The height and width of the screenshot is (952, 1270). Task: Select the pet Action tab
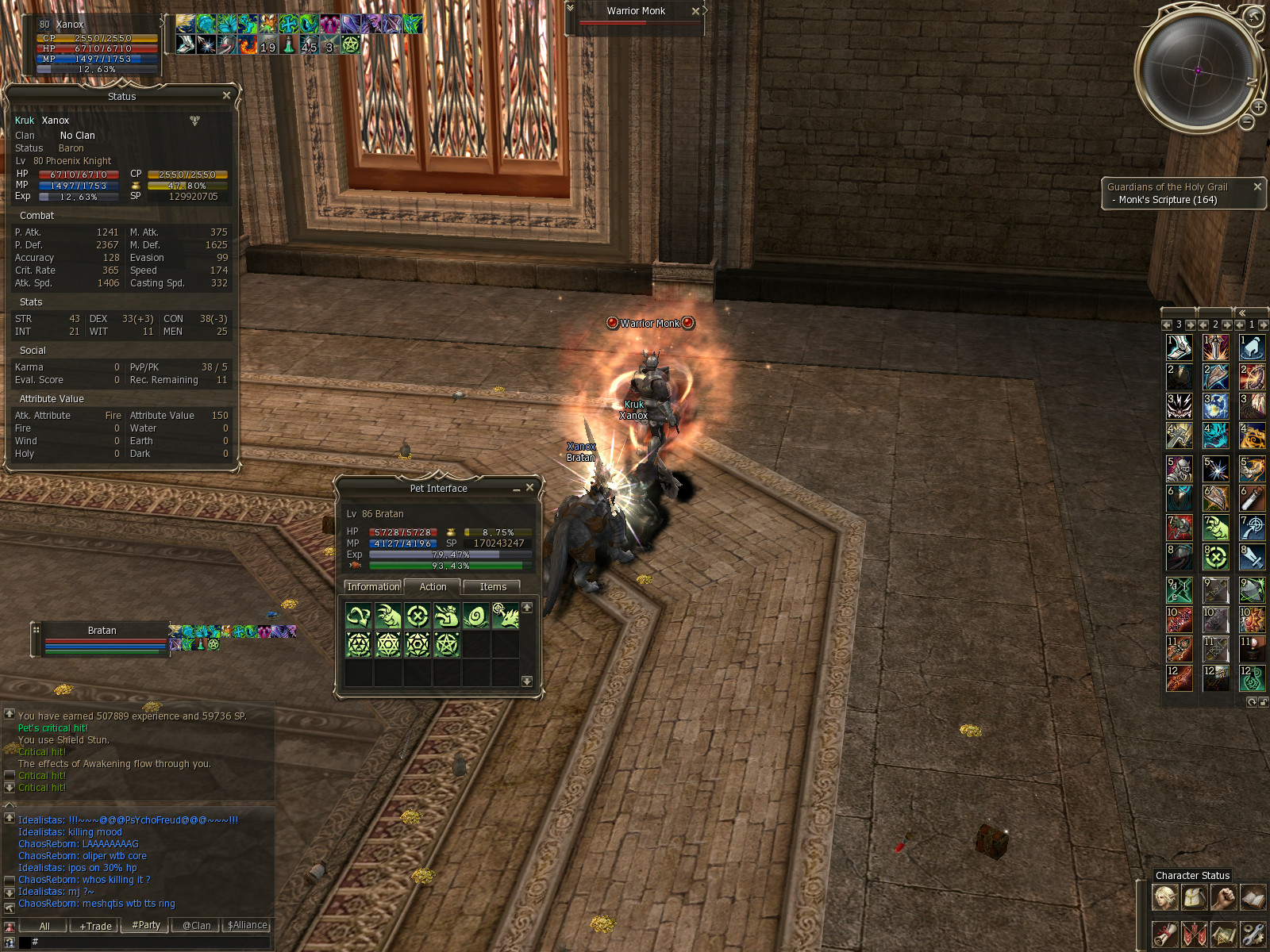pyautogui.click(x=433, y=587)
